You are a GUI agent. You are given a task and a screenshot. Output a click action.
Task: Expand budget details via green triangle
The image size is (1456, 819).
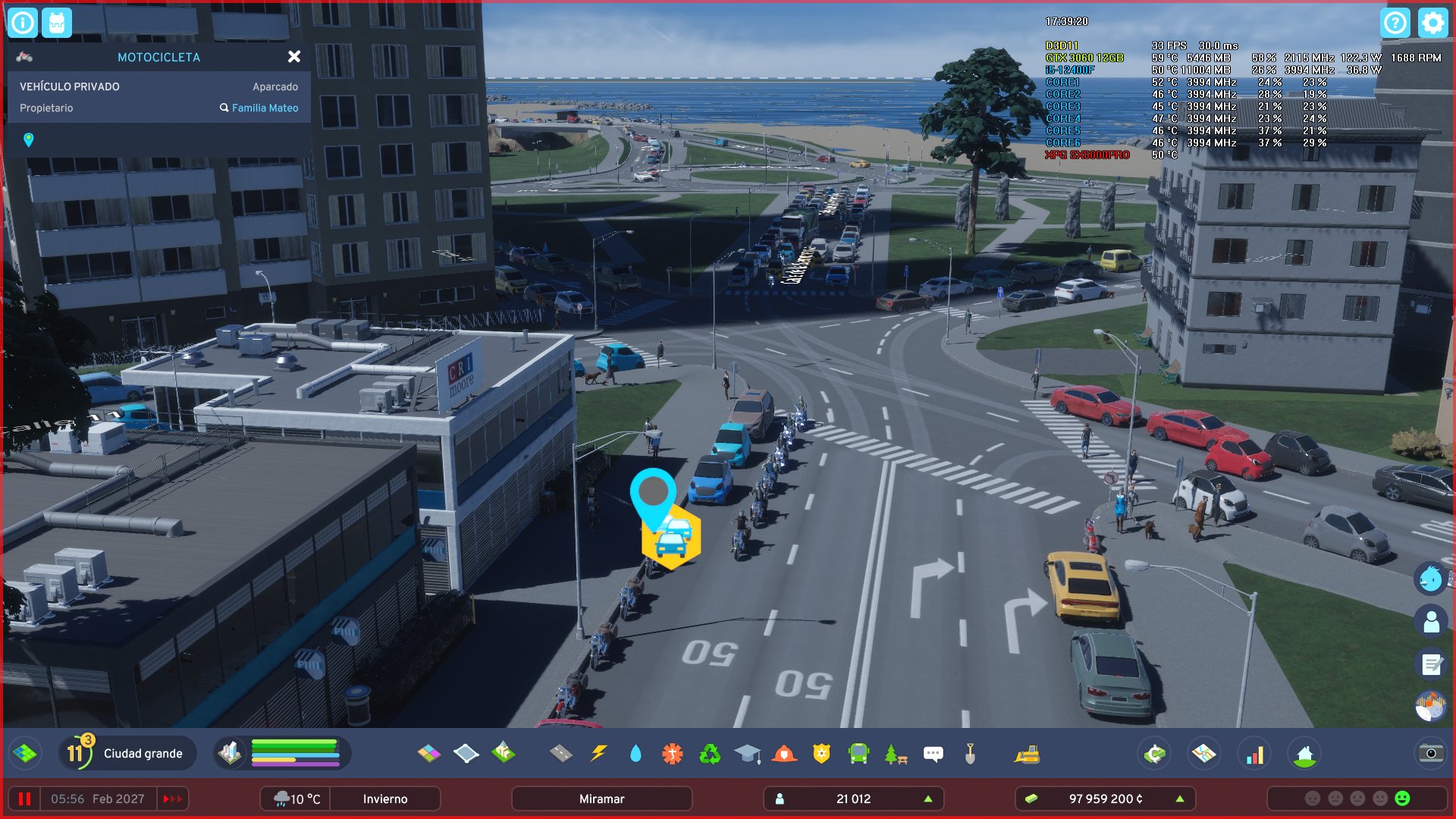point(1181,799)
